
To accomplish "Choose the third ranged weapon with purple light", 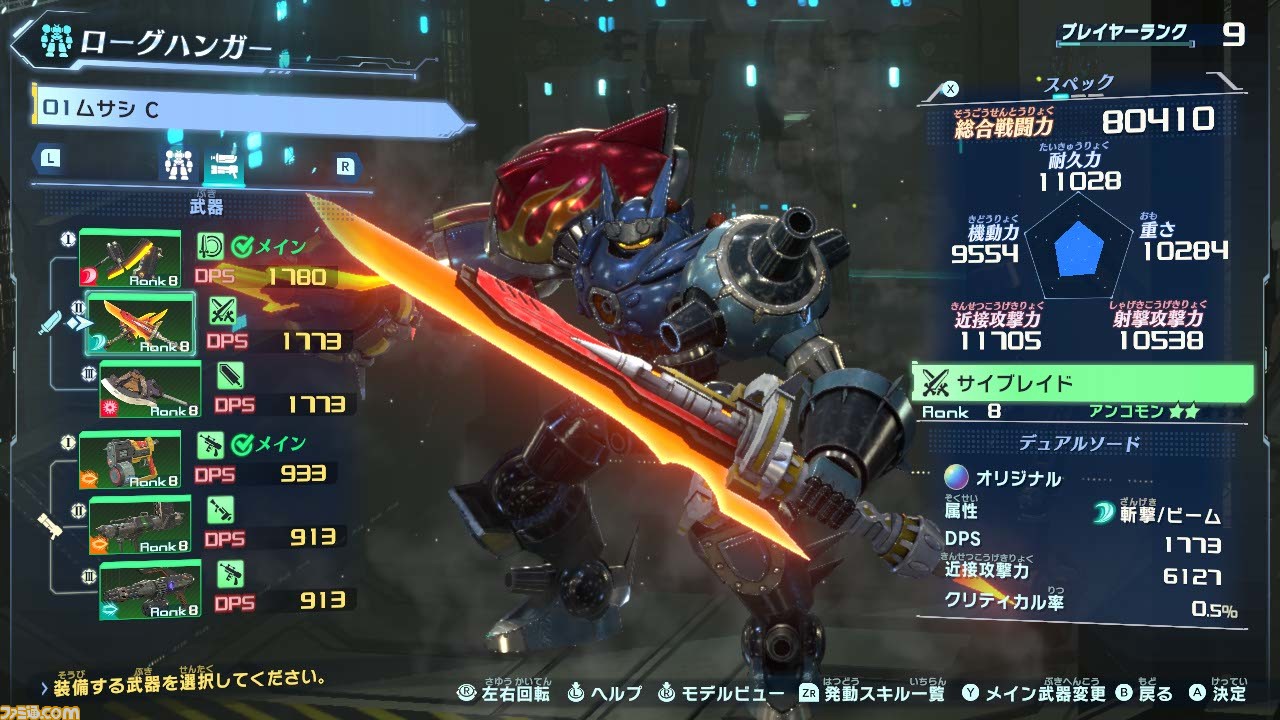I will [x=150, y=590].
